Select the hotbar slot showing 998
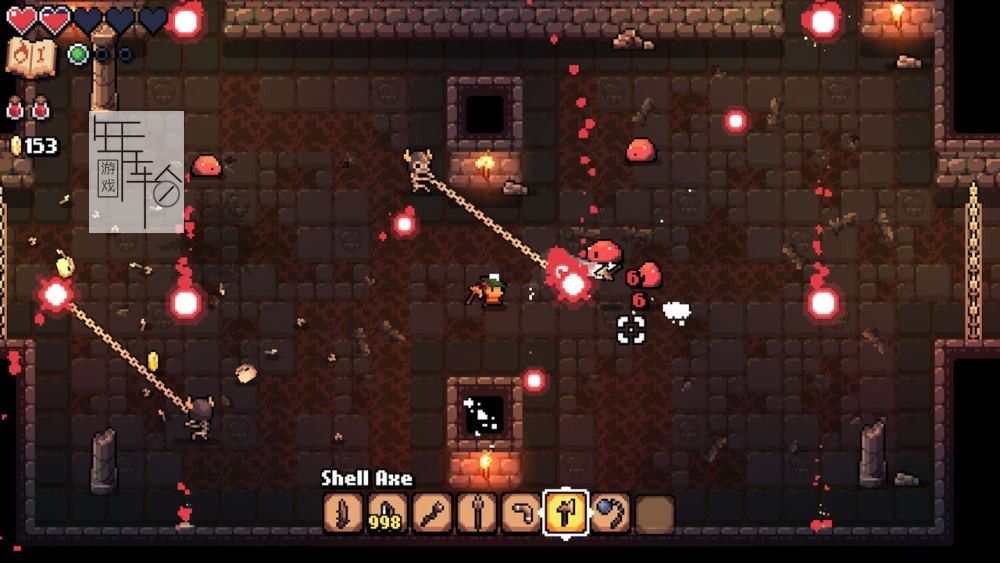The width and height of the screenshot is (1000, 563). coord(387,514)
